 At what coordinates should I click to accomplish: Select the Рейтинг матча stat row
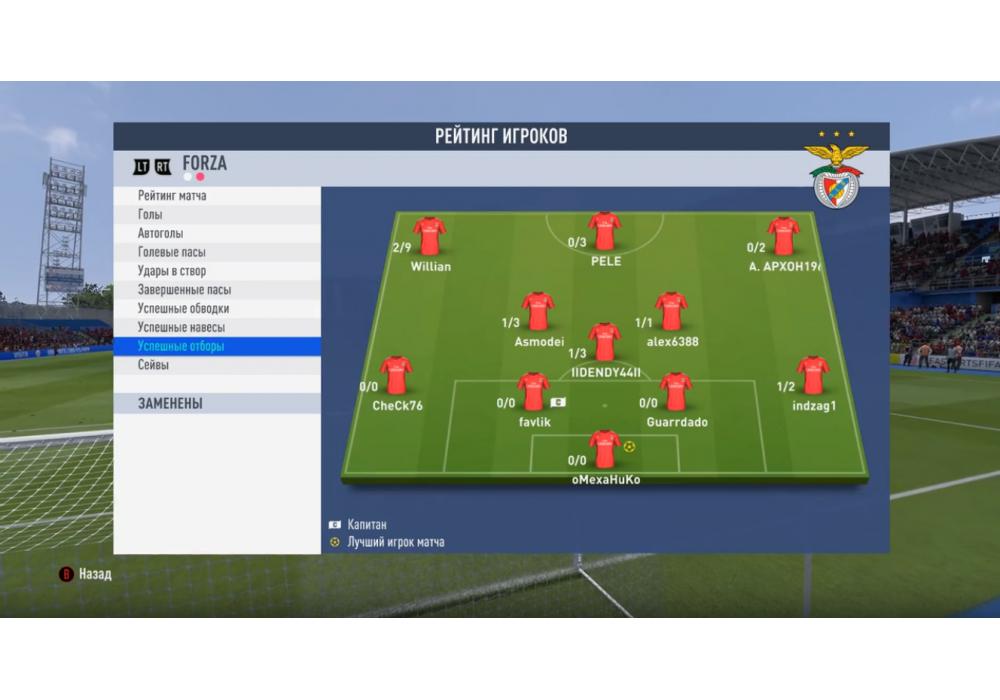217,196
